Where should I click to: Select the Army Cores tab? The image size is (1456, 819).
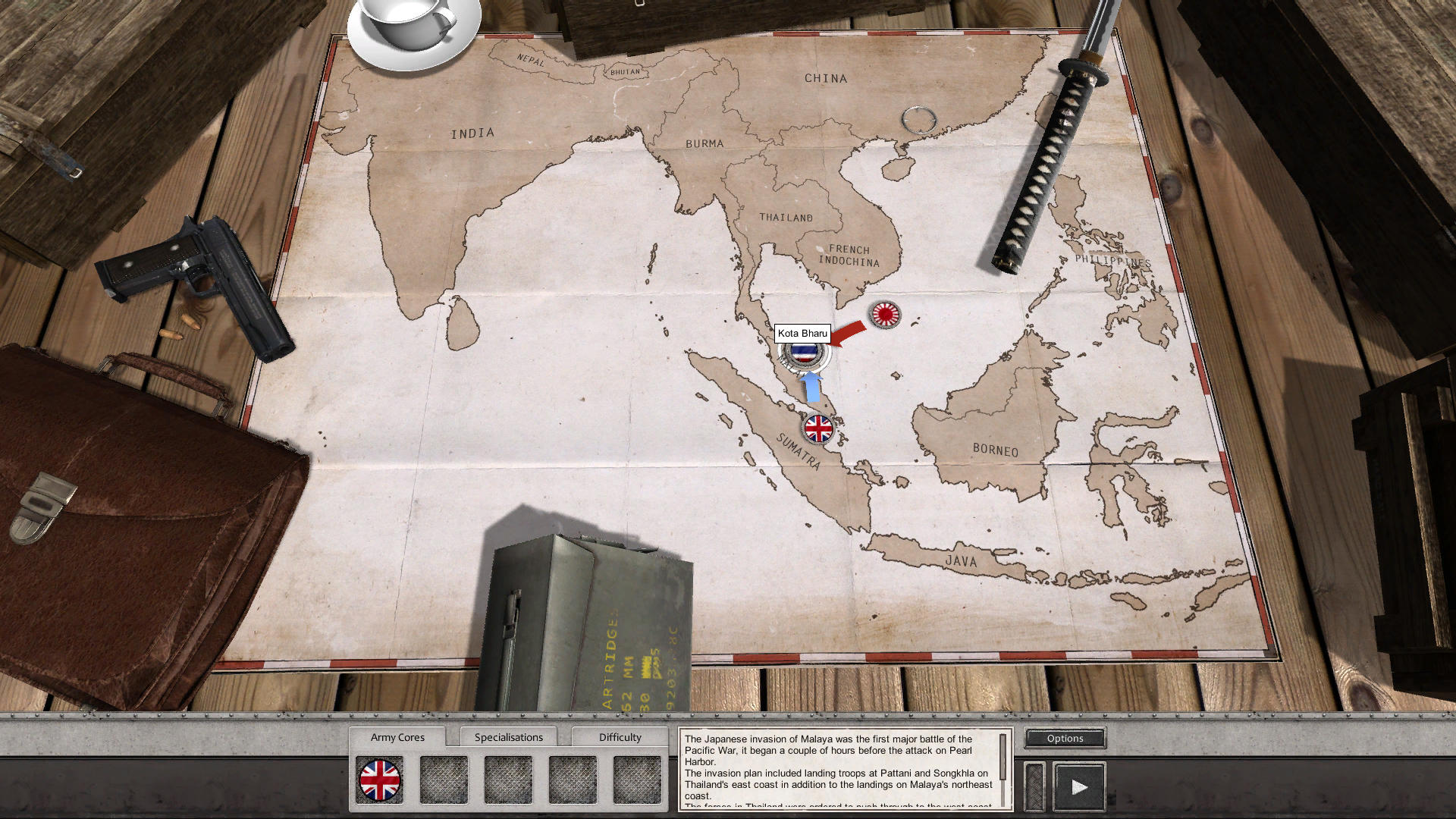pyautogui.click(x=397, y=736)
